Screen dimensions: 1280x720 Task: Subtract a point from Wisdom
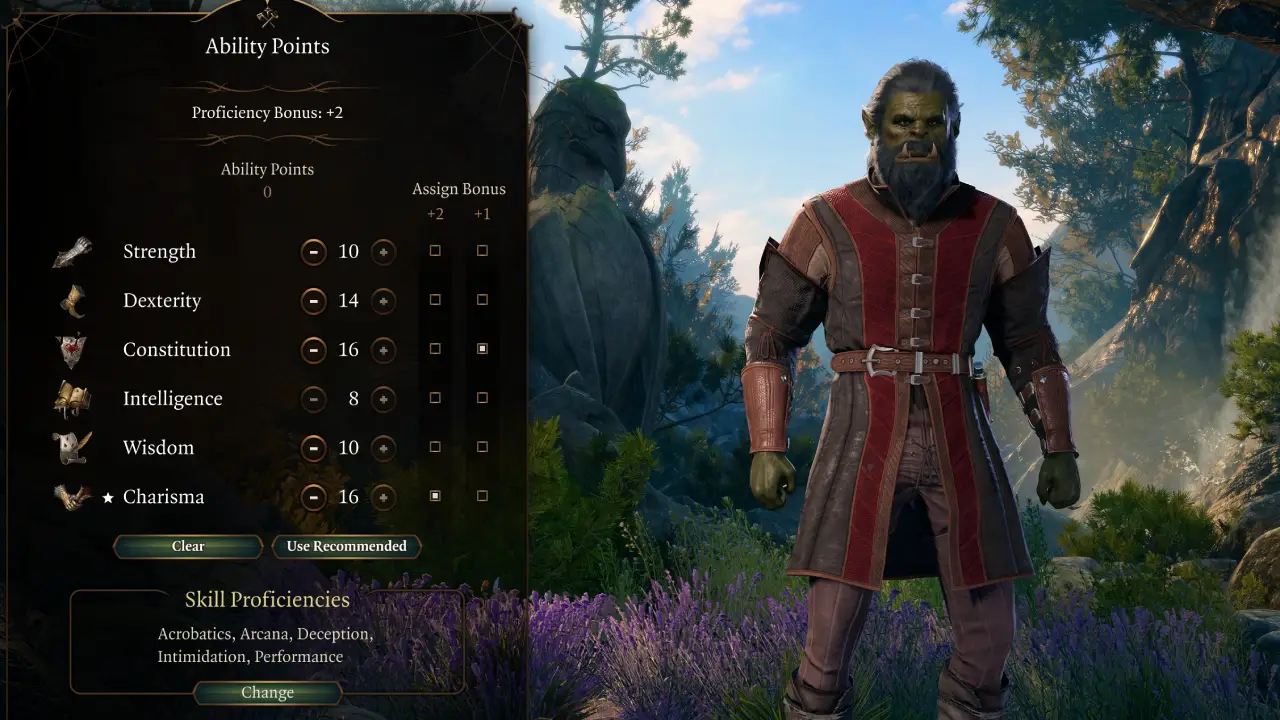314,448
